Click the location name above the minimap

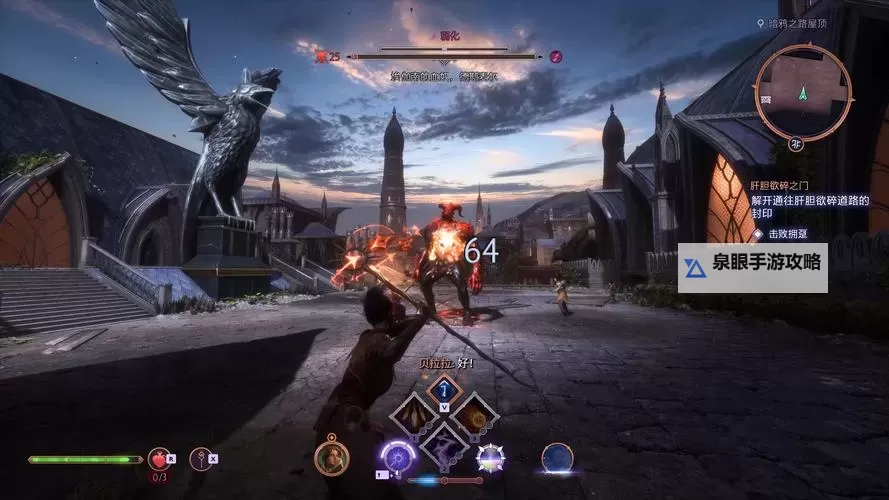pos(802,23)
